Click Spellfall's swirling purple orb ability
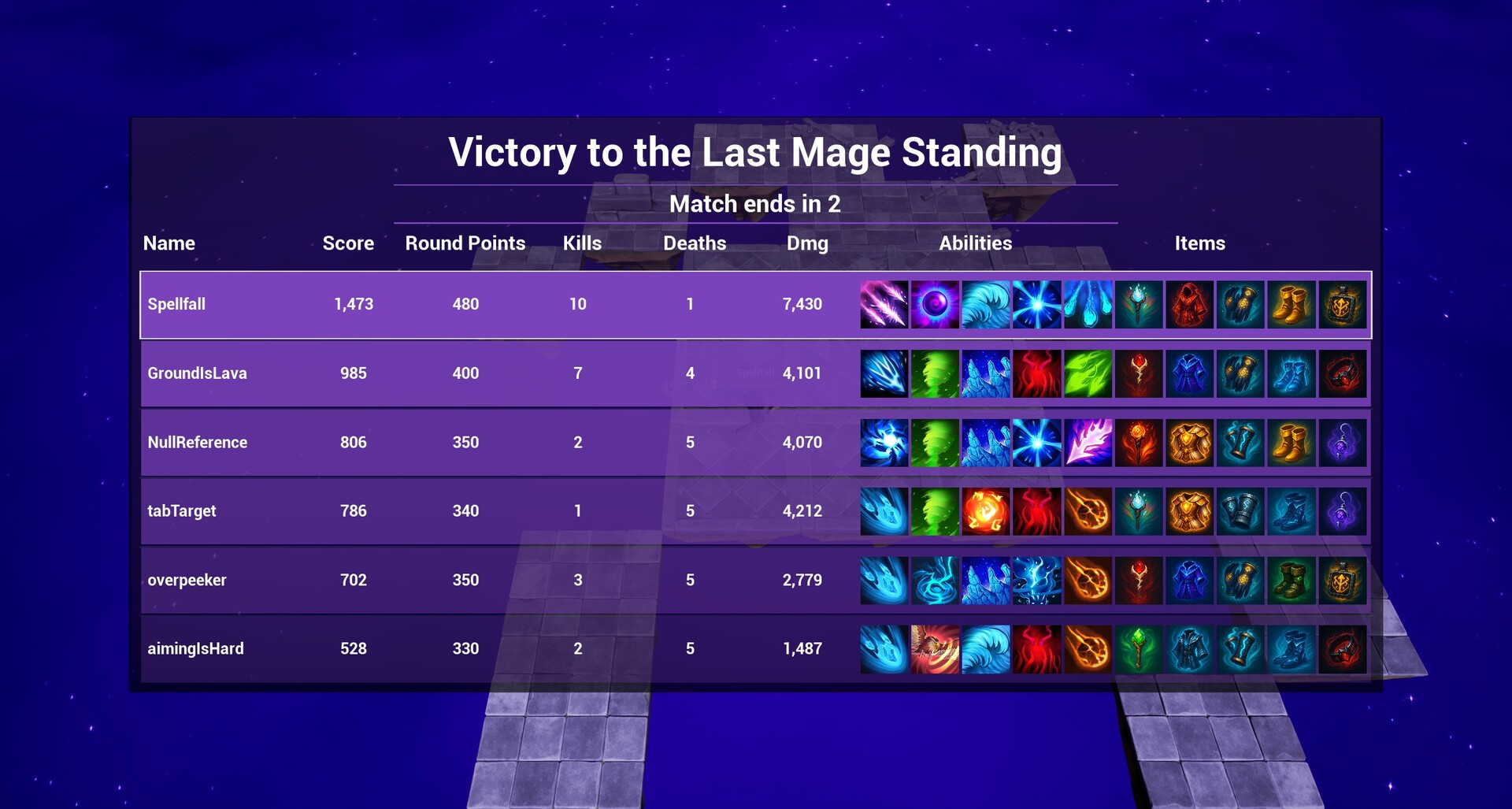Screen dimensions: 1512x809 click(x=935, y=305)
